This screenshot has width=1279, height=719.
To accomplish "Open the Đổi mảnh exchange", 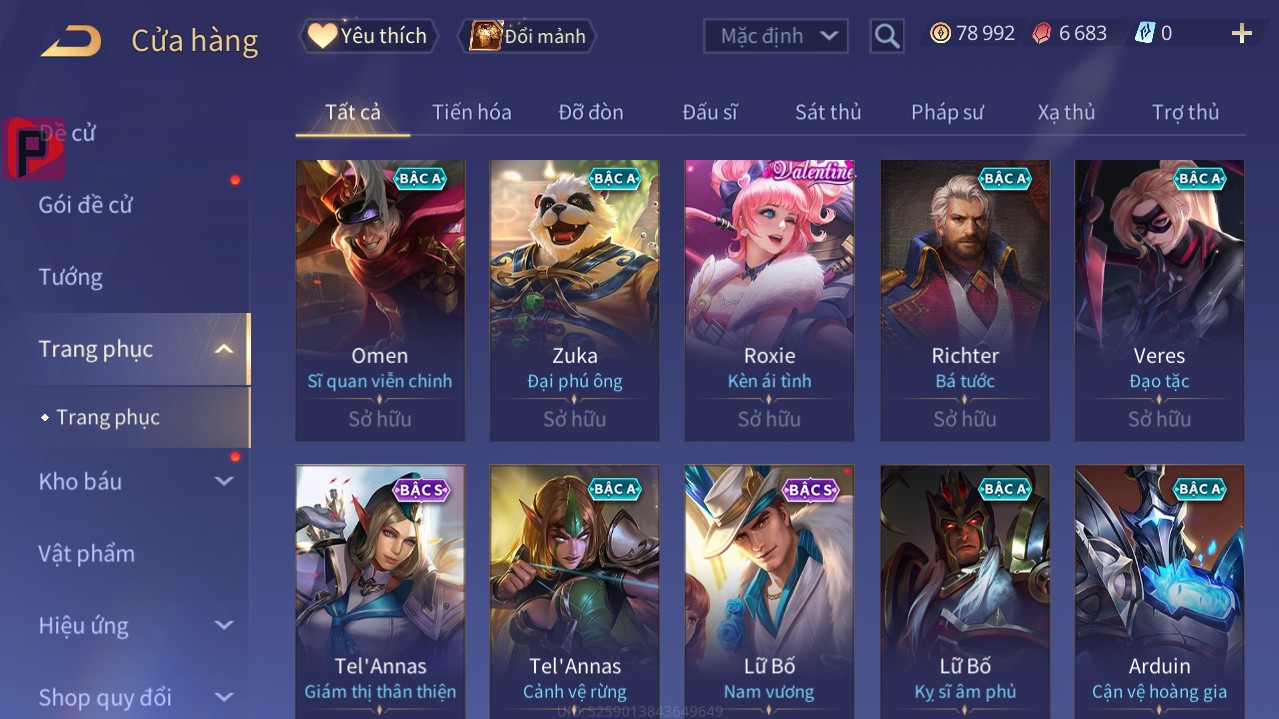I will (x=528, y=36).
